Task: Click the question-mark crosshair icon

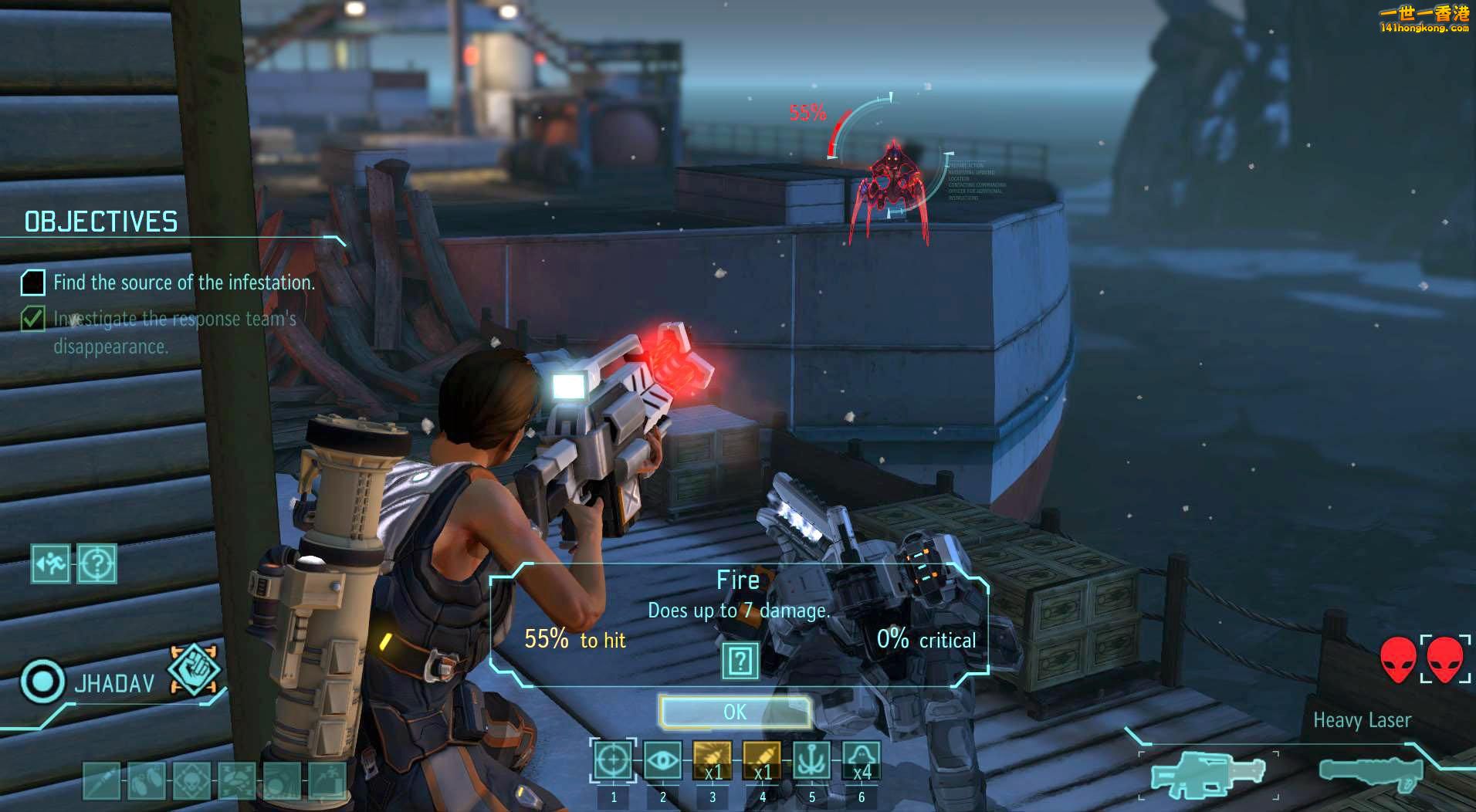Action: pos(97,564)
